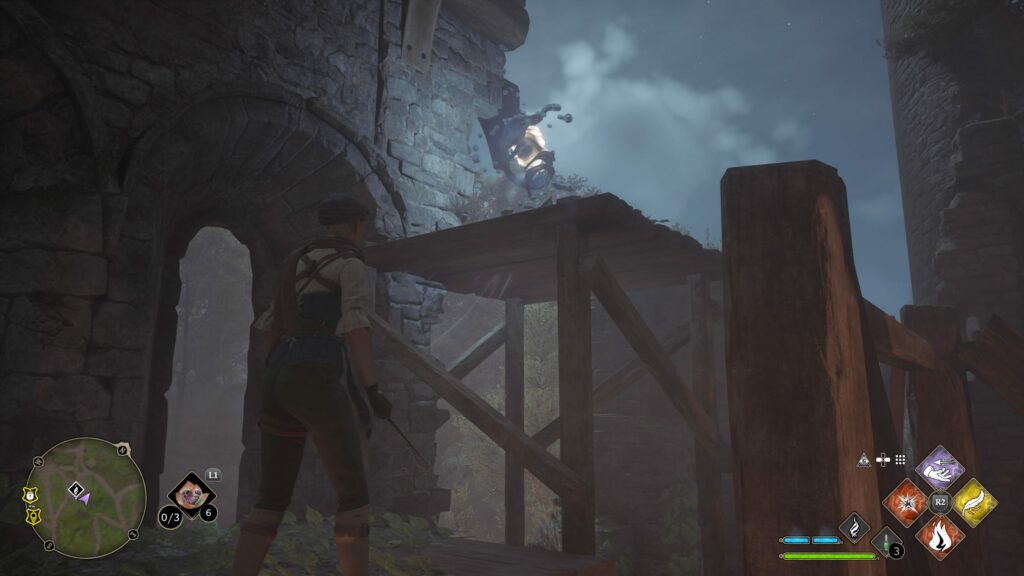
Task: Use the green Wiggenweld potion
Action: [886, 543]
